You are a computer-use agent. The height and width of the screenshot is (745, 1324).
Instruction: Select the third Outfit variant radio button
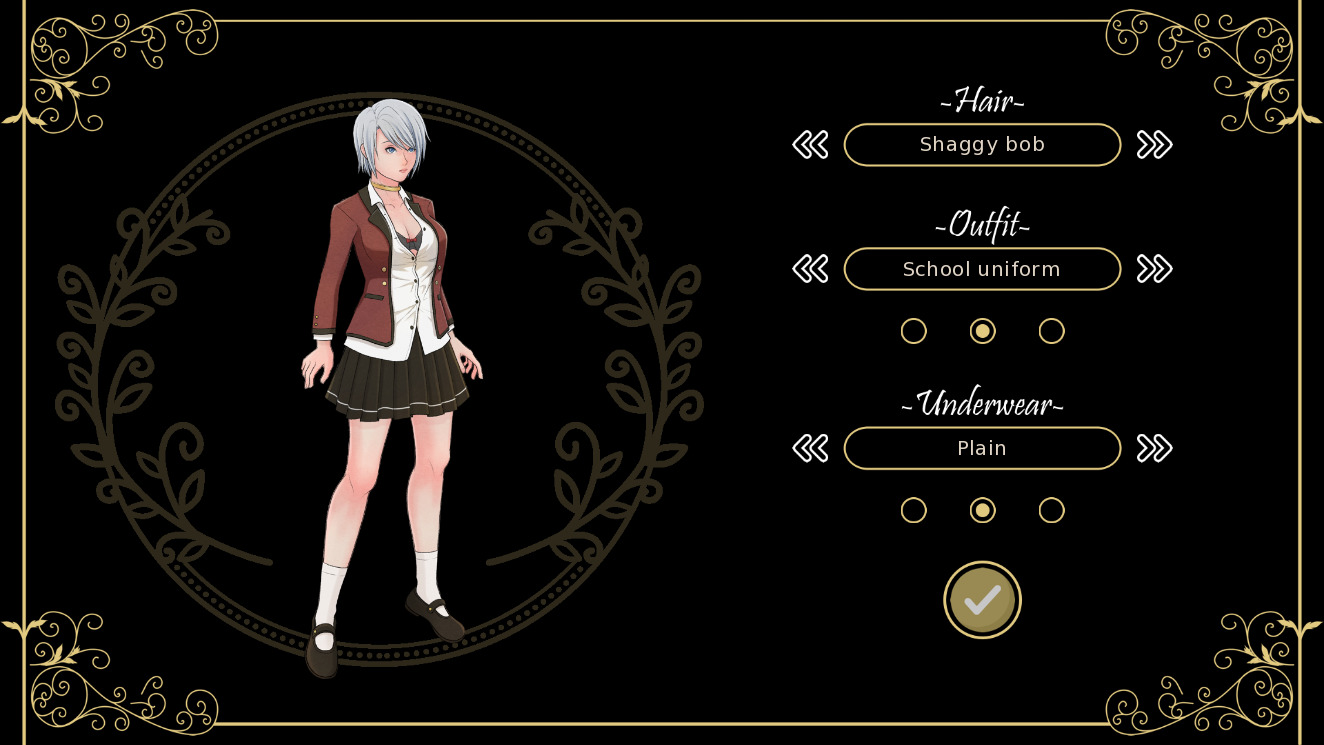(1051, 331)
